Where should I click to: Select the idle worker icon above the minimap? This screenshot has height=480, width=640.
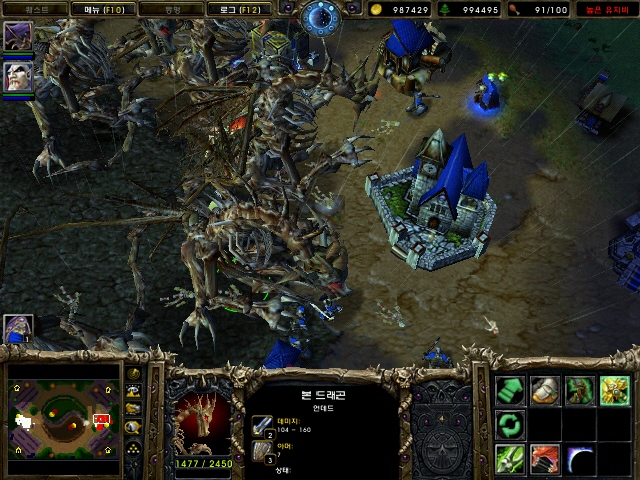17,329
